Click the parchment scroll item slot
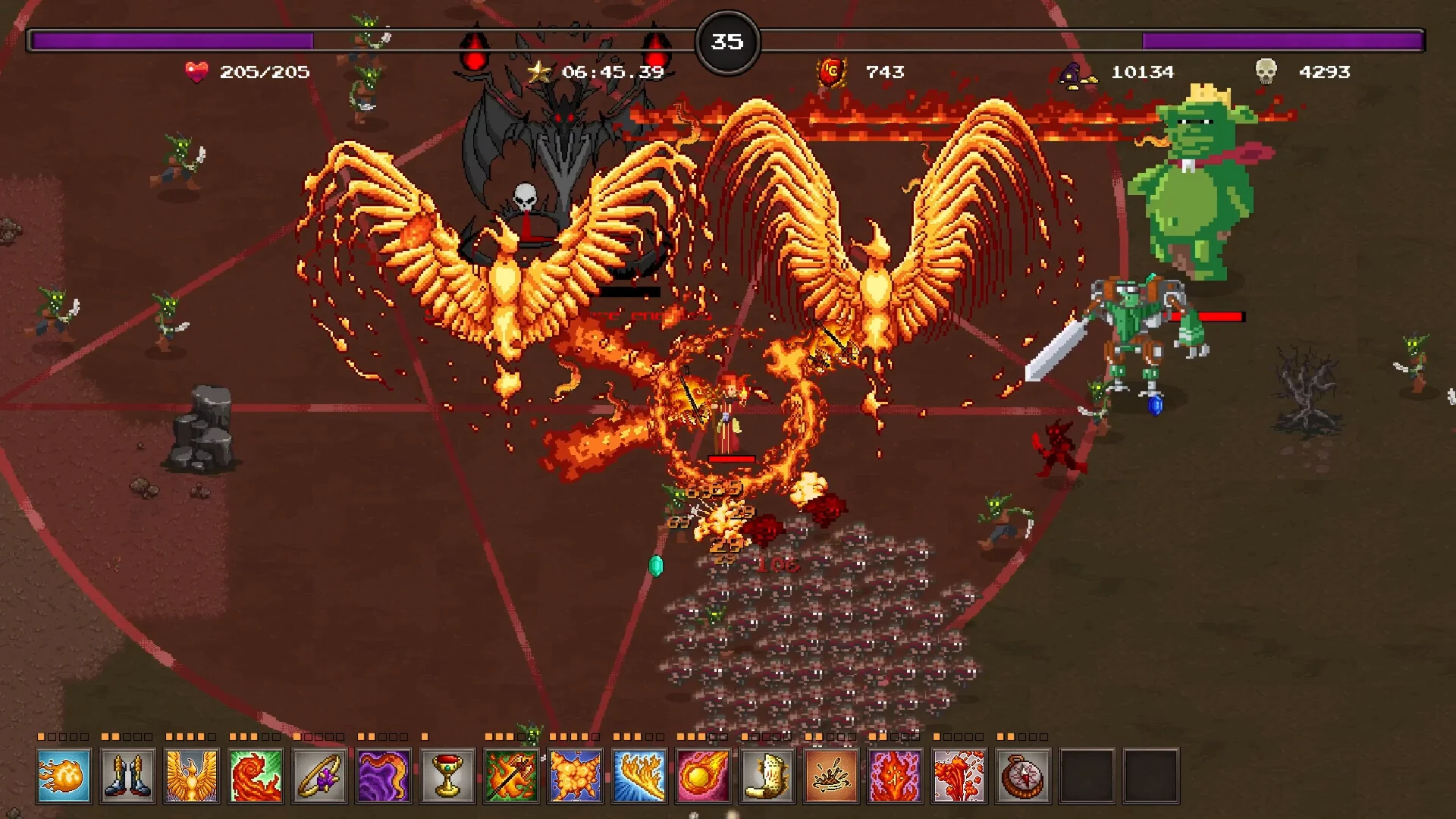The image size is (1456, 819). (x=767, y=776)
